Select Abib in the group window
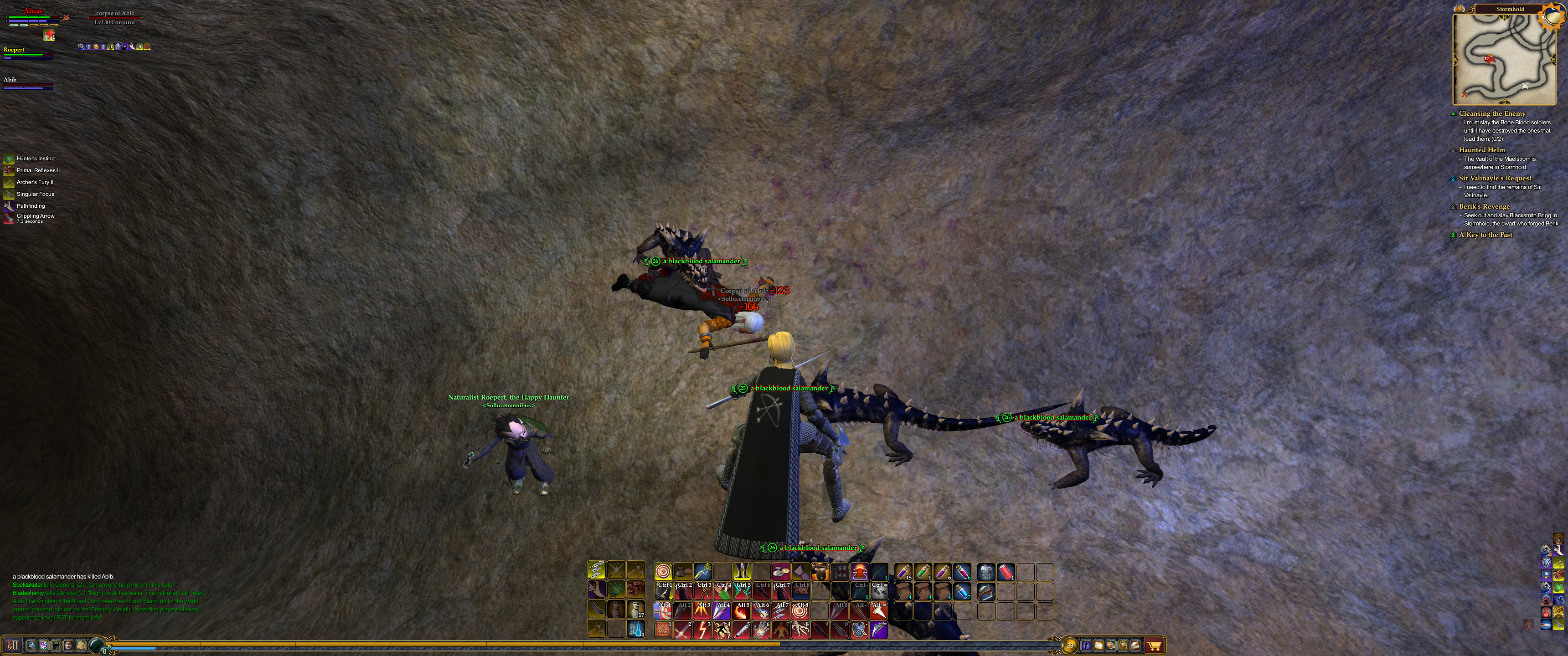The width and height of the screenshot is (1568, 656). [10, 80]
